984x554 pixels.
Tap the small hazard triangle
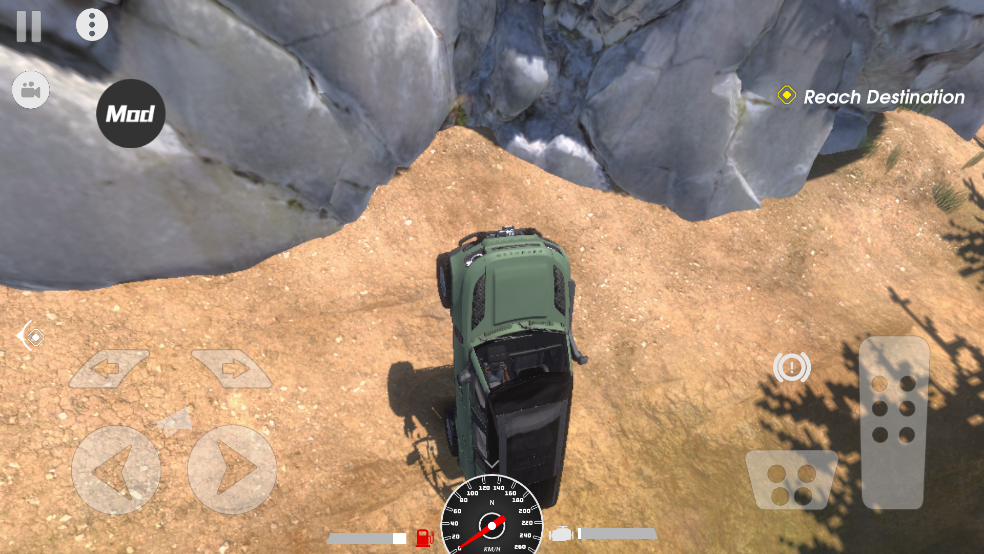pyautogui.click(x=175, y=421)
